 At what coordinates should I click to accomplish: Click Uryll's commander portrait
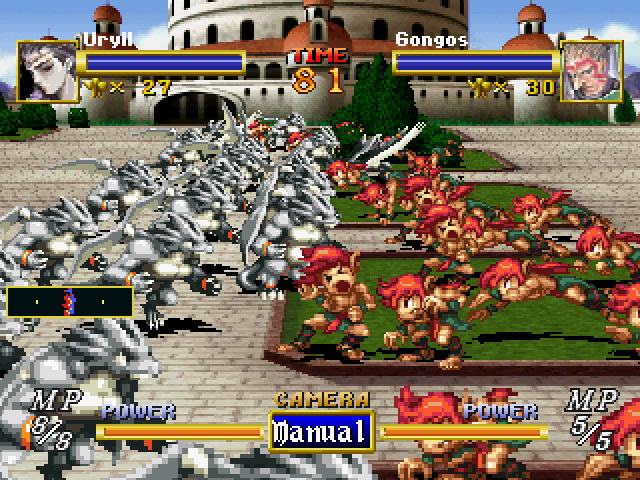pos(46,70)
